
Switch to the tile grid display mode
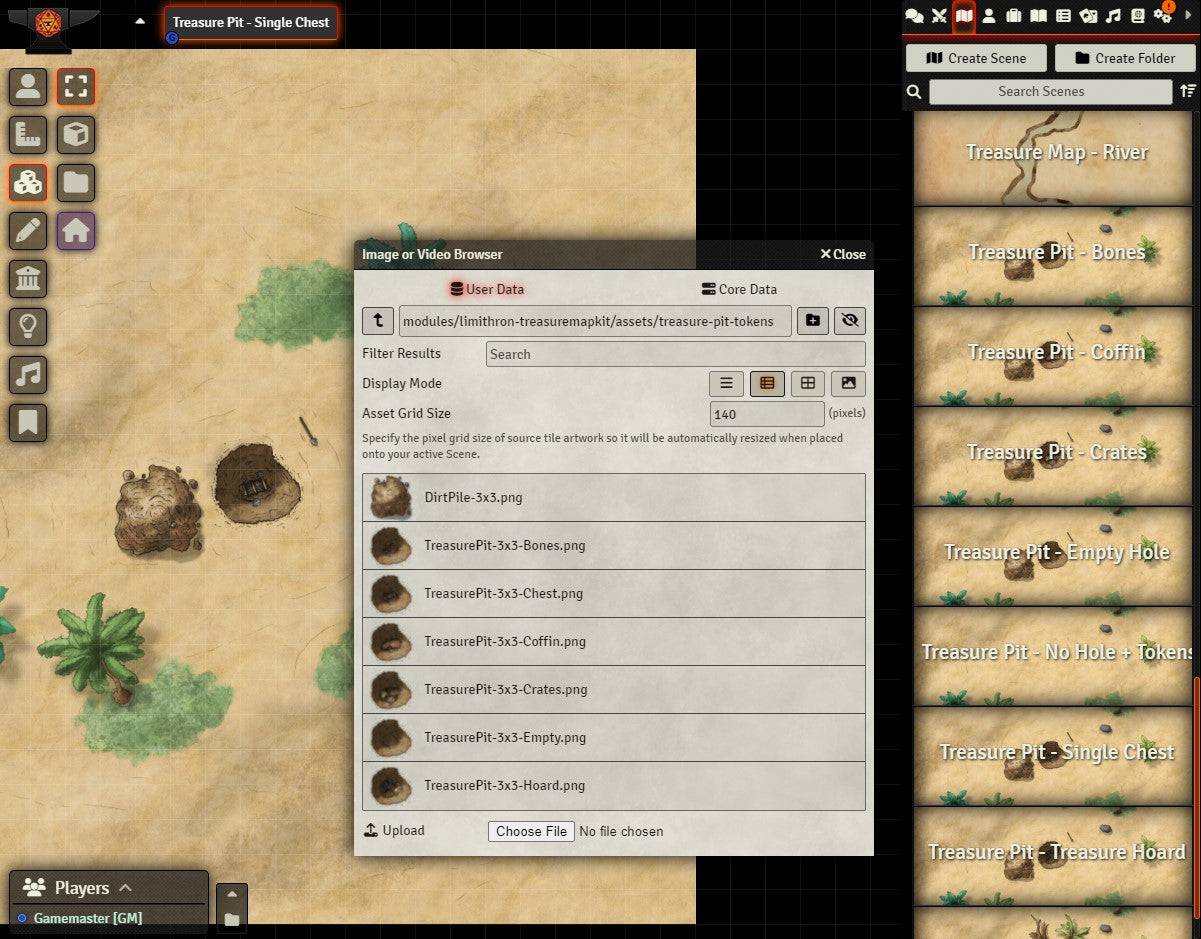point(808,383)
